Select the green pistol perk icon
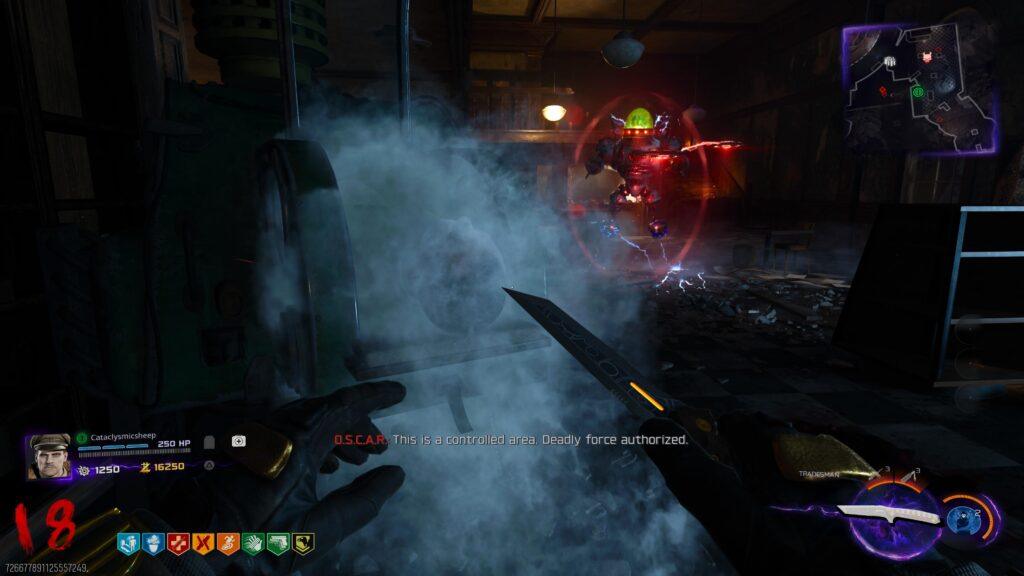The width and height of the screenshot is (1024, 576). tap(278, 543)
